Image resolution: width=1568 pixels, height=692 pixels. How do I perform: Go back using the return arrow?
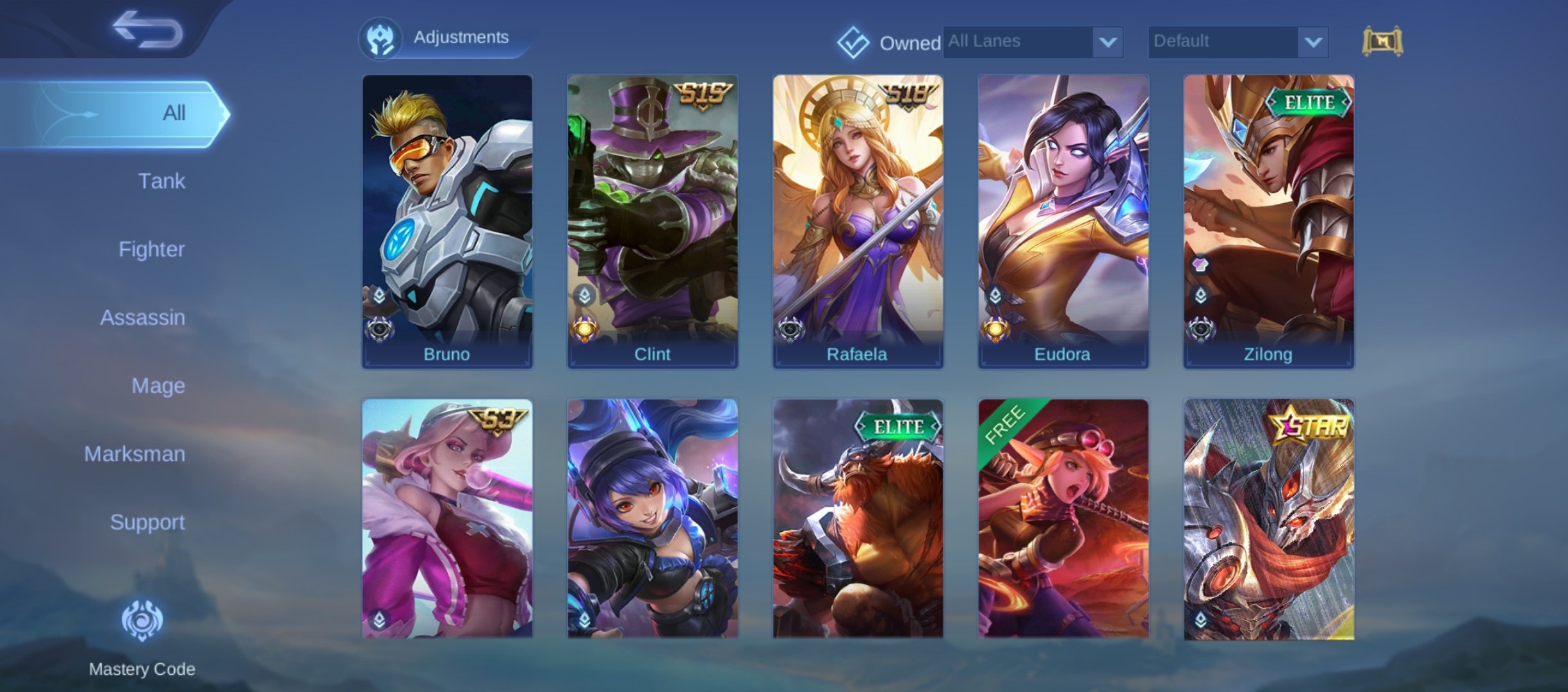147,29
